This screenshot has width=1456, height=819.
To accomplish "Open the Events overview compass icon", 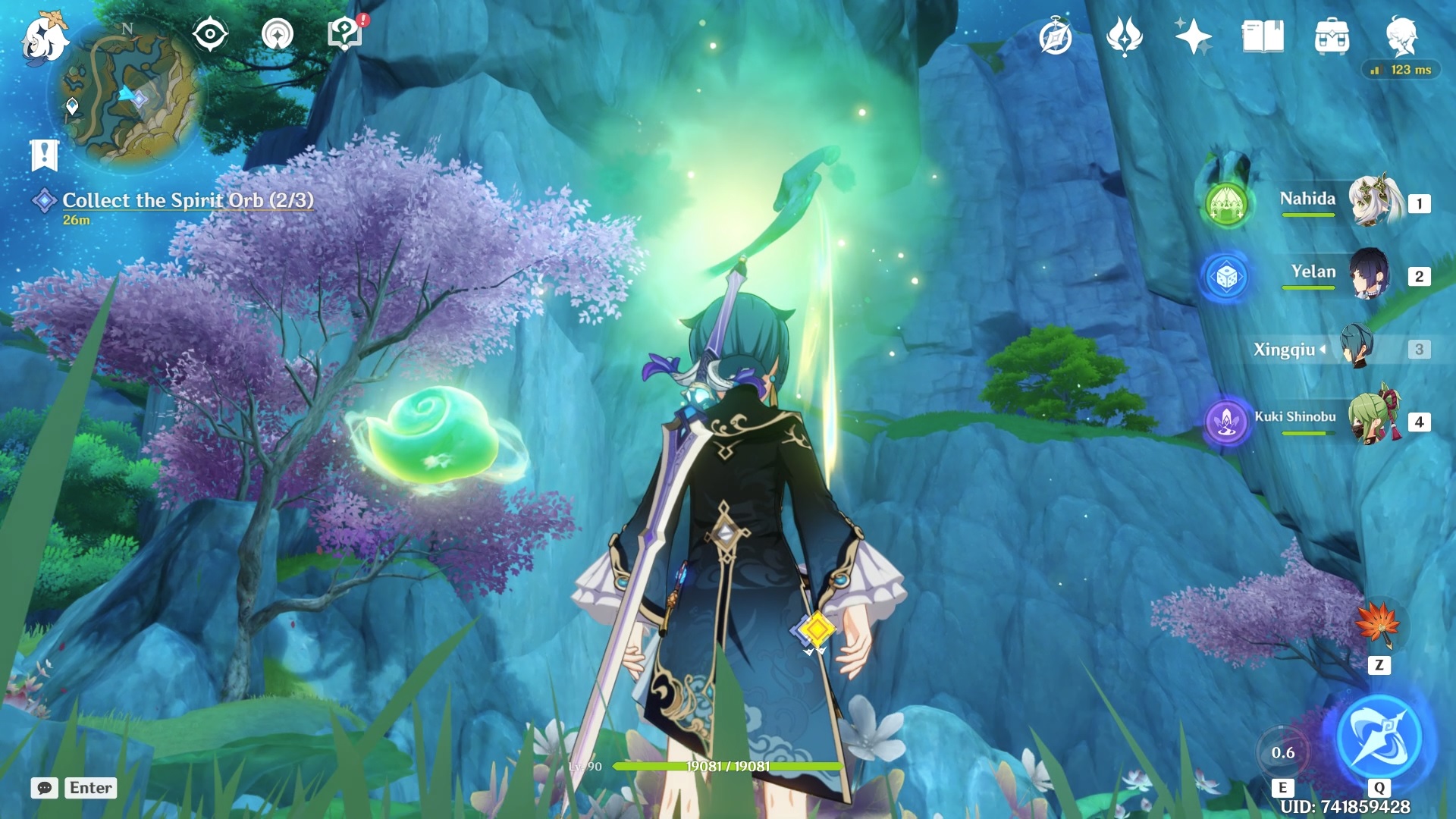I will [1055, 33].
